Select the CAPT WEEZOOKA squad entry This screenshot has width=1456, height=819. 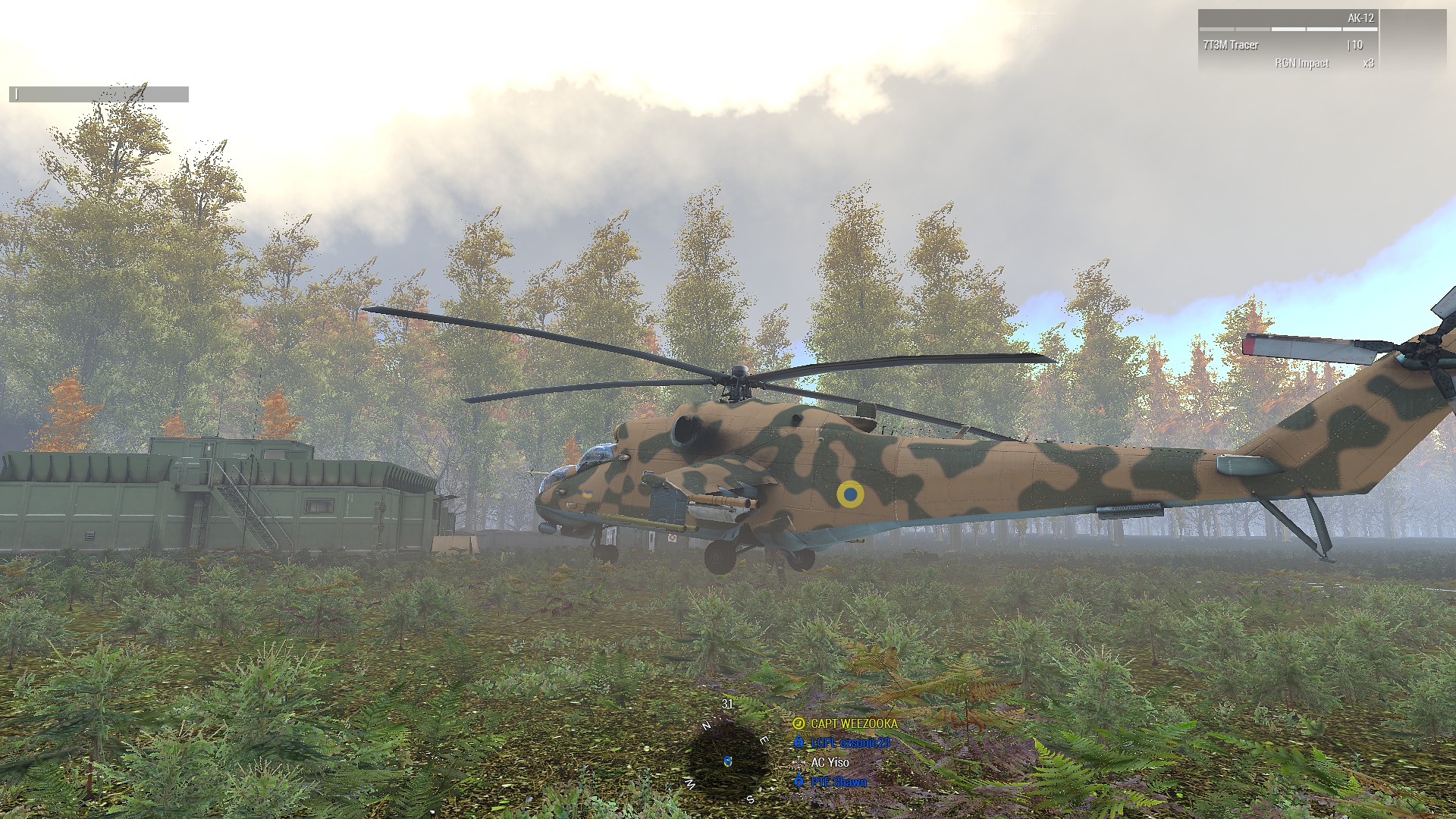click(854, 723)
